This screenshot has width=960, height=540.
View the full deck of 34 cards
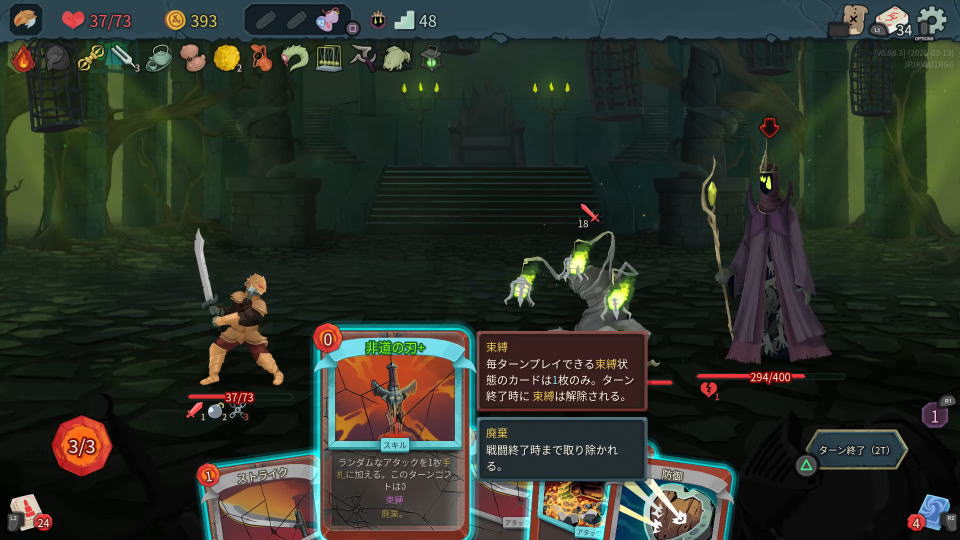pos(892,20)
